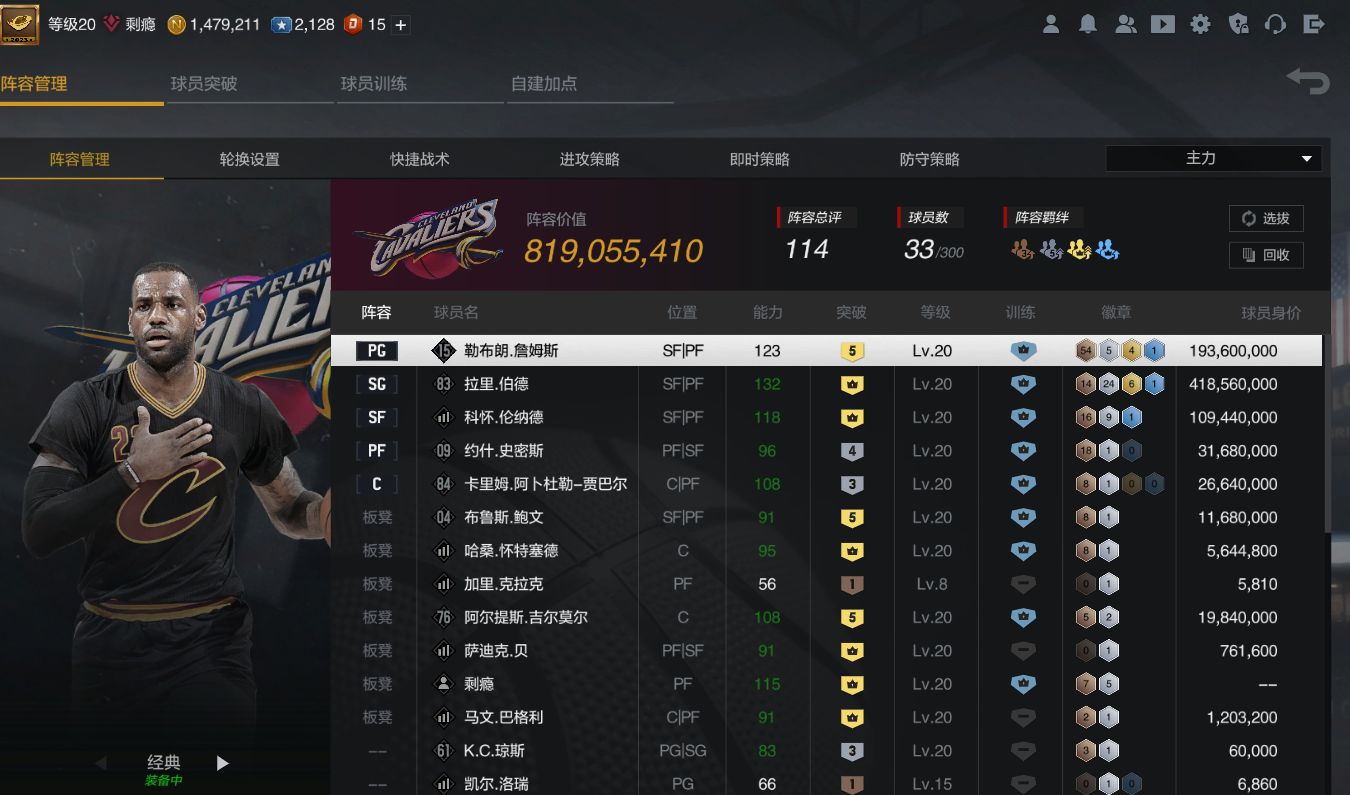Click the profile person icon in the top bar

point(1051,24)
